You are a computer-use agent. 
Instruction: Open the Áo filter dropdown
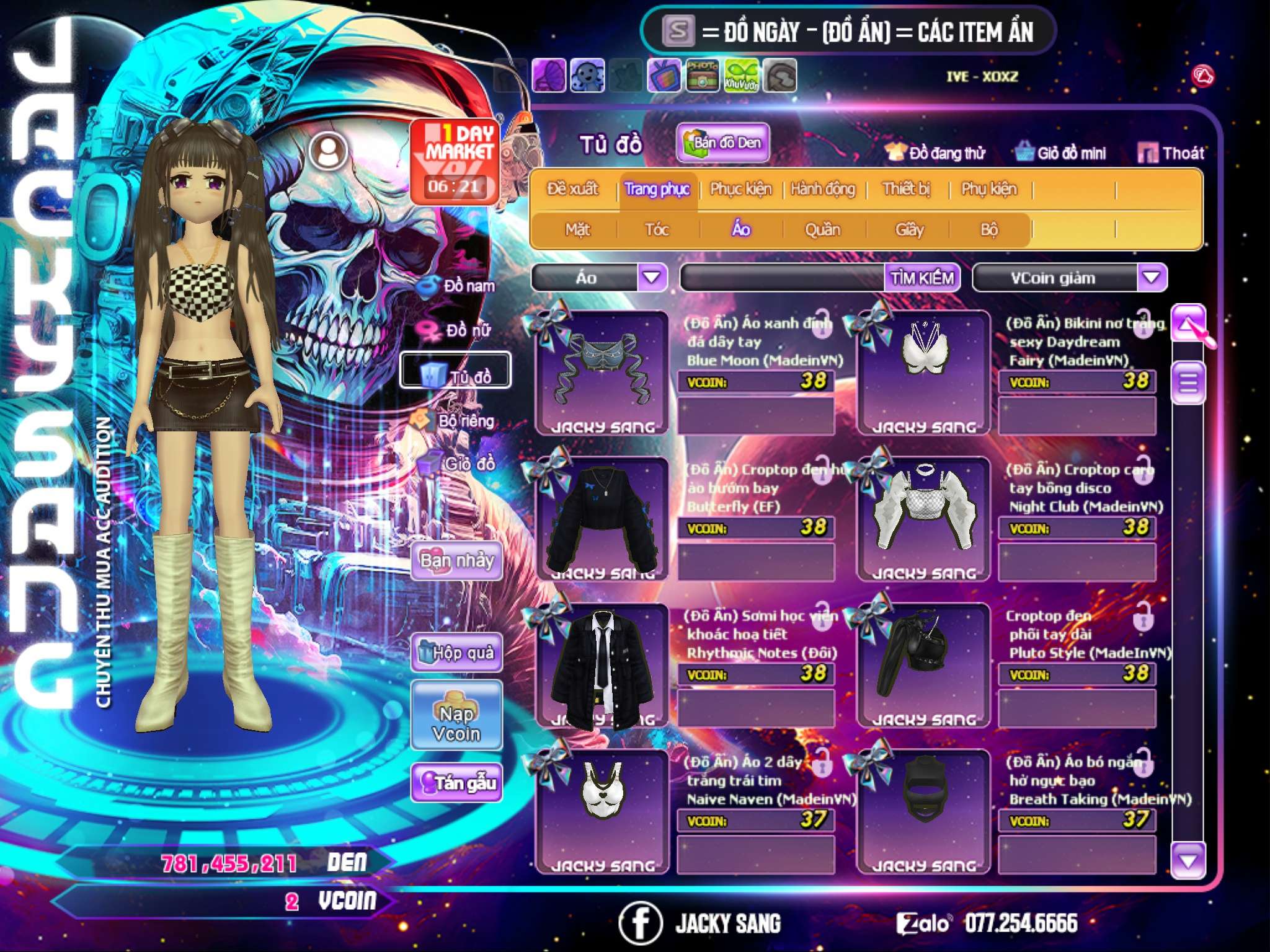click(x=652, y=277)
